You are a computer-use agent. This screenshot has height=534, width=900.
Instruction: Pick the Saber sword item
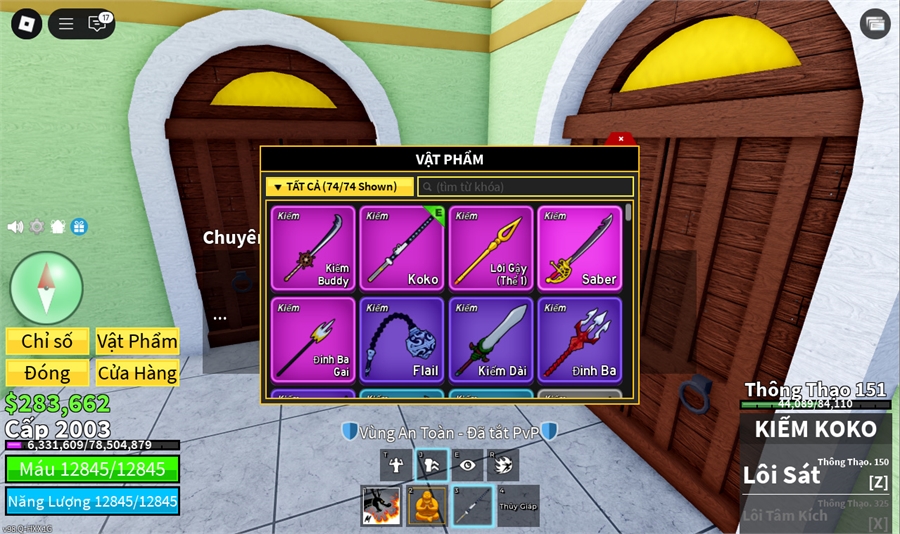click(579, 248)
